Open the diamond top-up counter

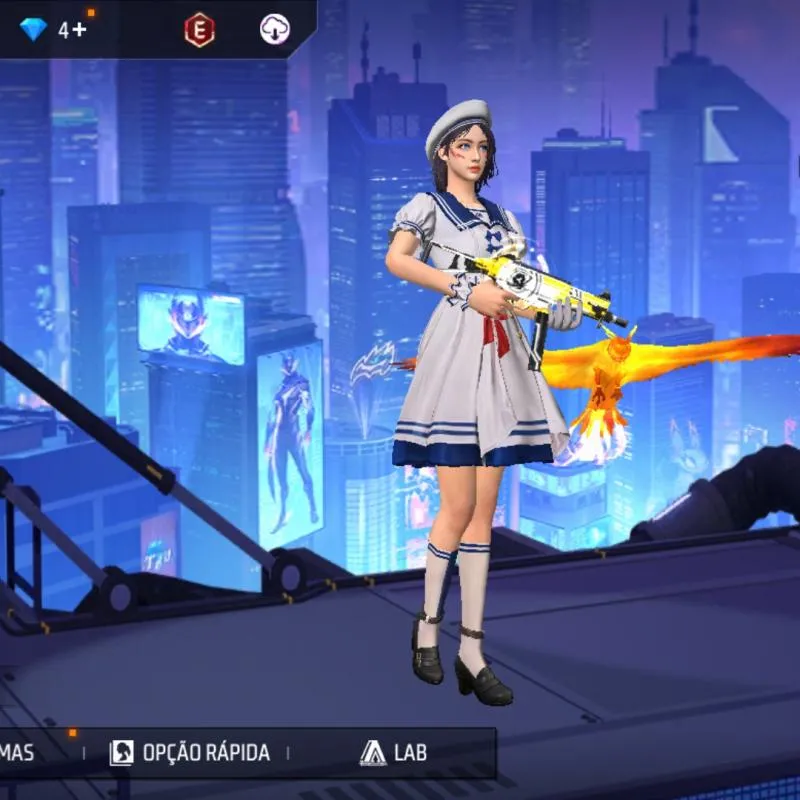click(54, 30)
